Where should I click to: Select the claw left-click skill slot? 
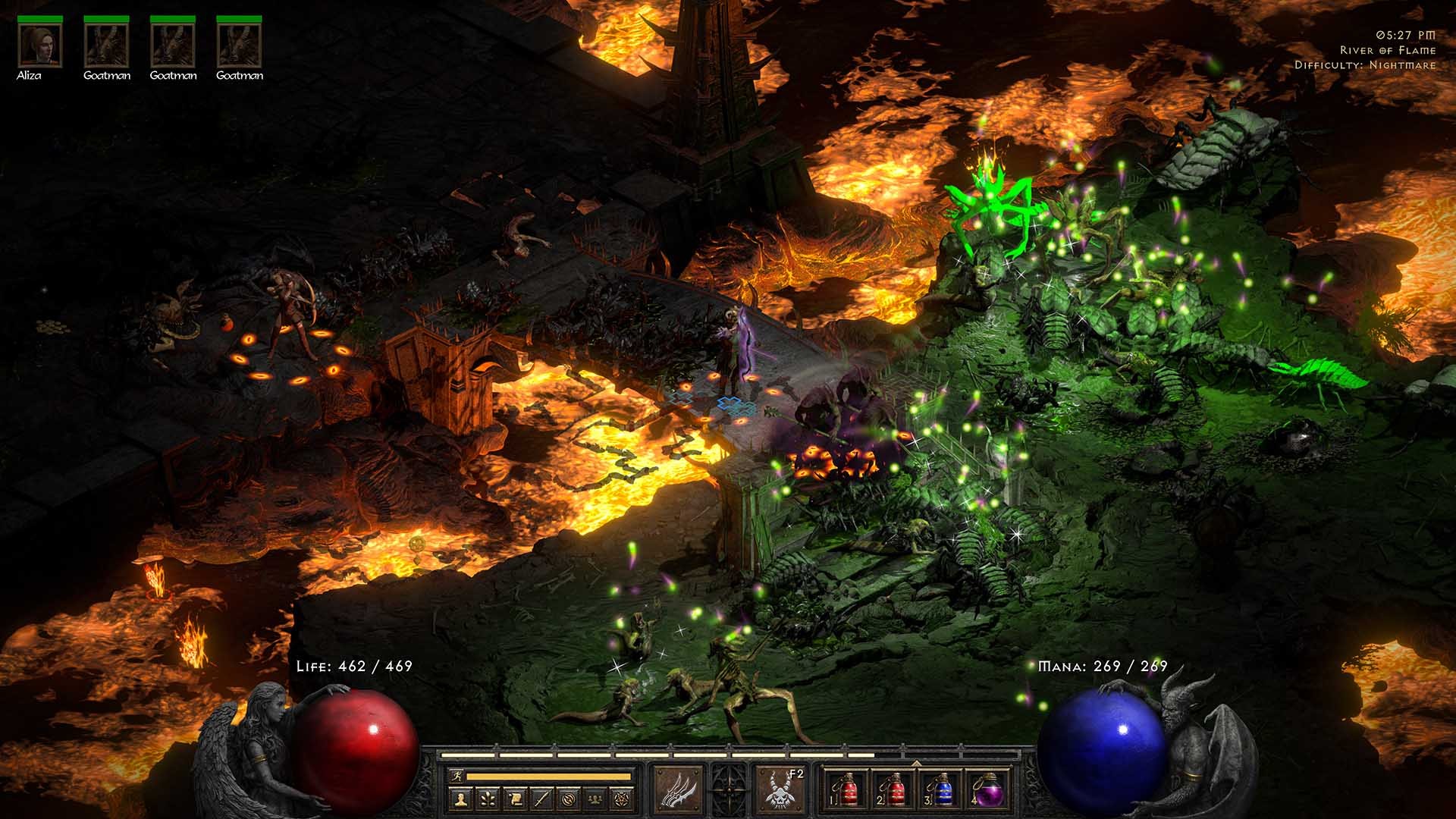pos(679,789)
